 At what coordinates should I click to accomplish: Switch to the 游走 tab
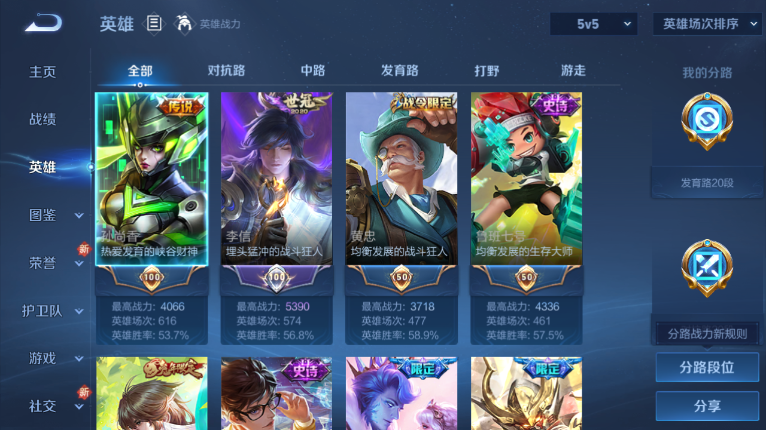tap(573, 71)
